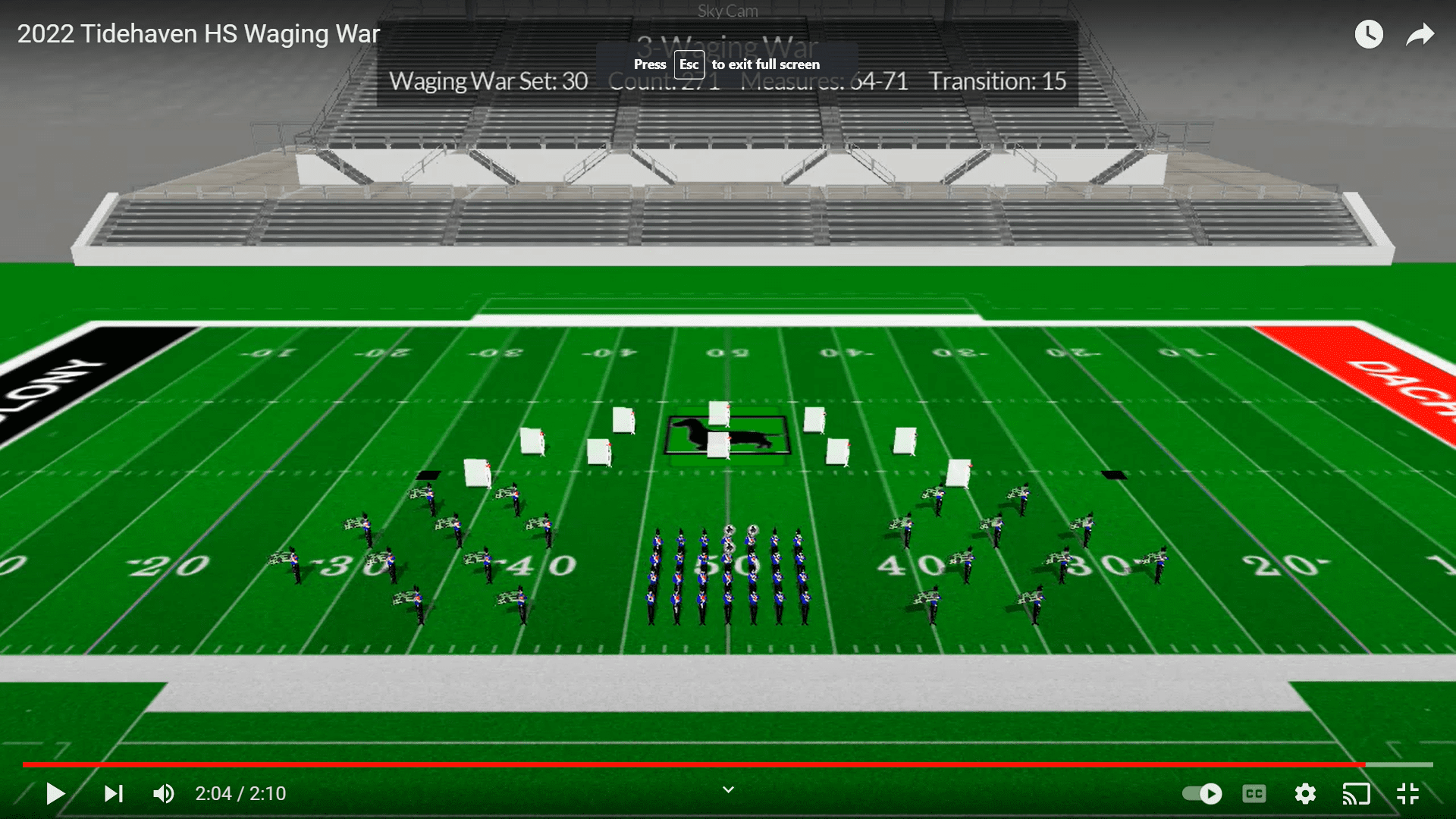Skip to the next video
Image resolution: width=1456 pixels, height=819 pixels.
tap(114, 793)
